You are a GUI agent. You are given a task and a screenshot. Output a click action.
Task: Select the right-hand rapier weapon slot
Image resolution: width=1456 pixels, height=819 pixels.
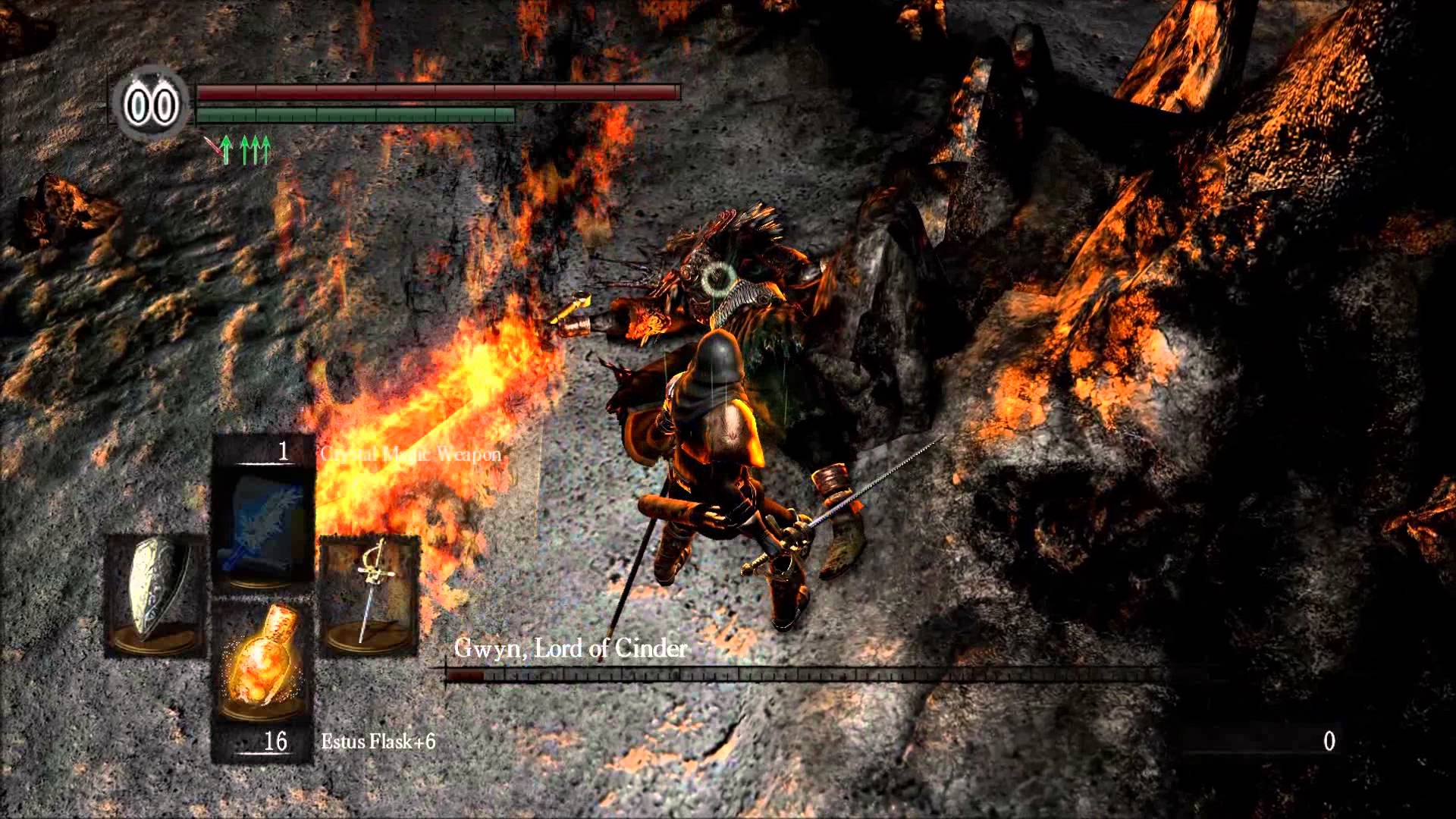(369, 594)
